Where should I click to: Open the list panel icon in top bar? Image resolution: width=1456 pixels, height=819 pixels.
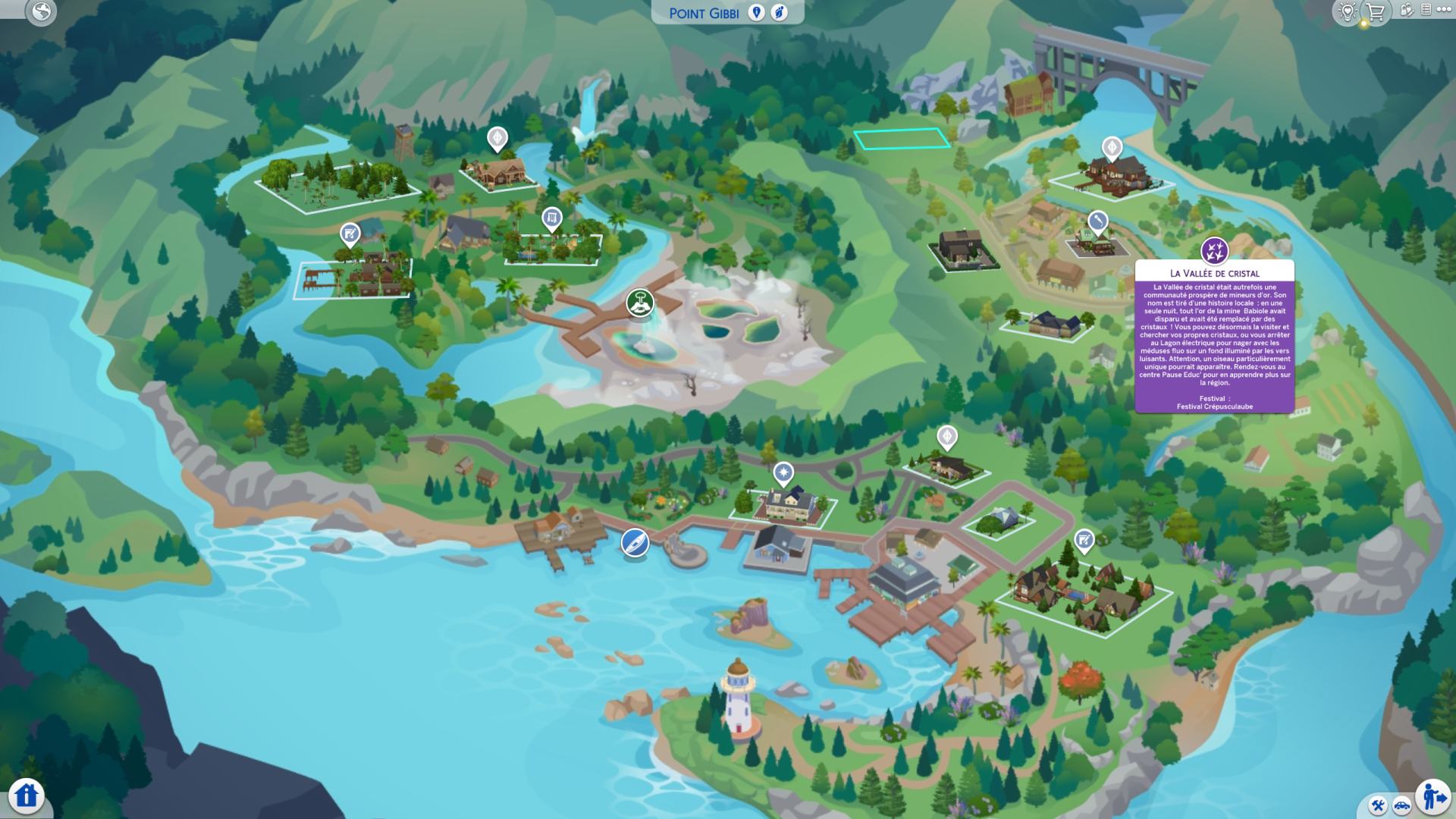click(x=1426, y=10)
